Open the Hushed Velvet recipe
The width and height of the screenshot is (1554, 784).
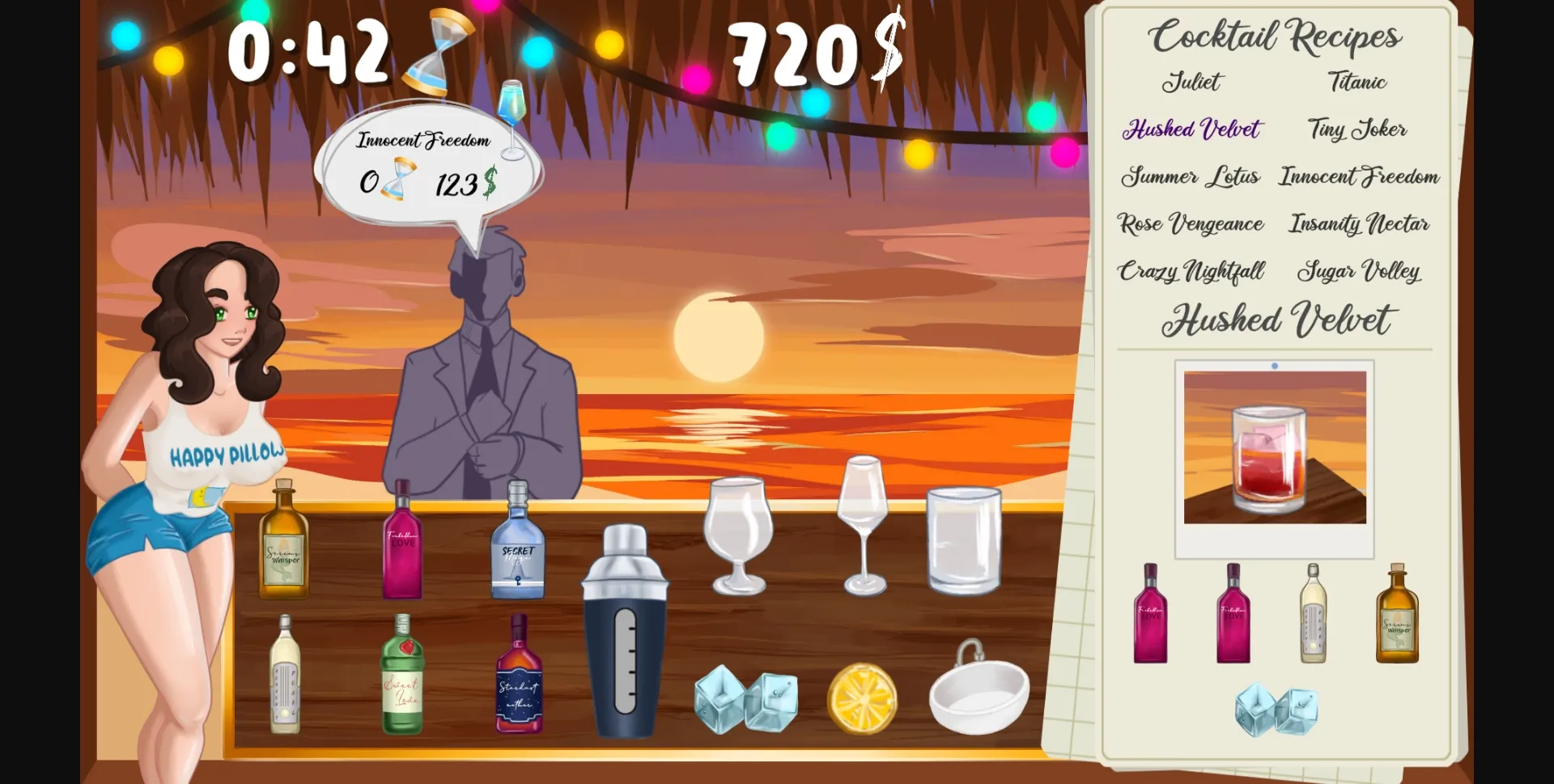(1191, 129)
